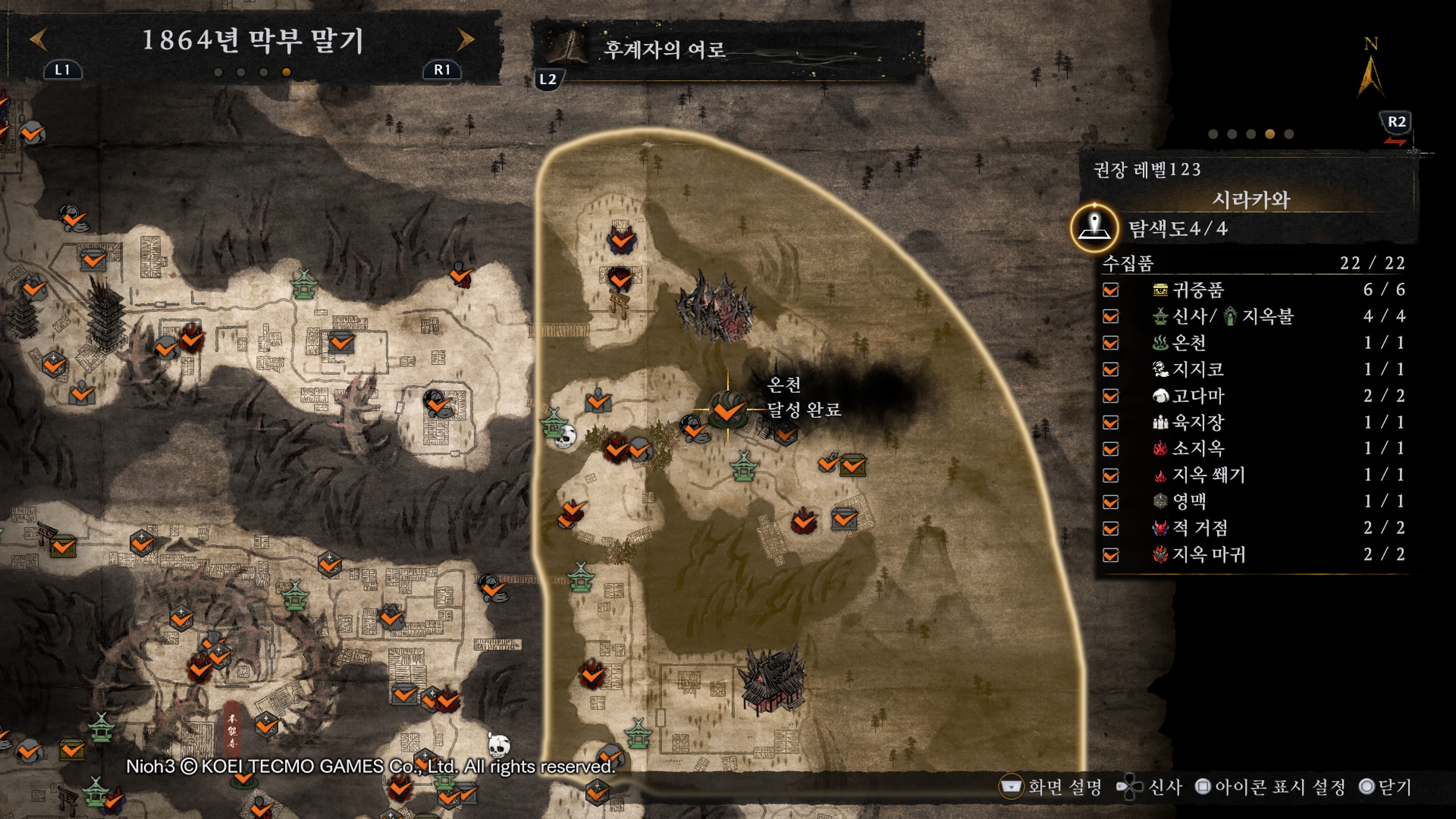The height and width of the screenshot is (819, 1456).
Task: Toggle the 지옥 마귀 legend filter
Action: point(1111,554)
